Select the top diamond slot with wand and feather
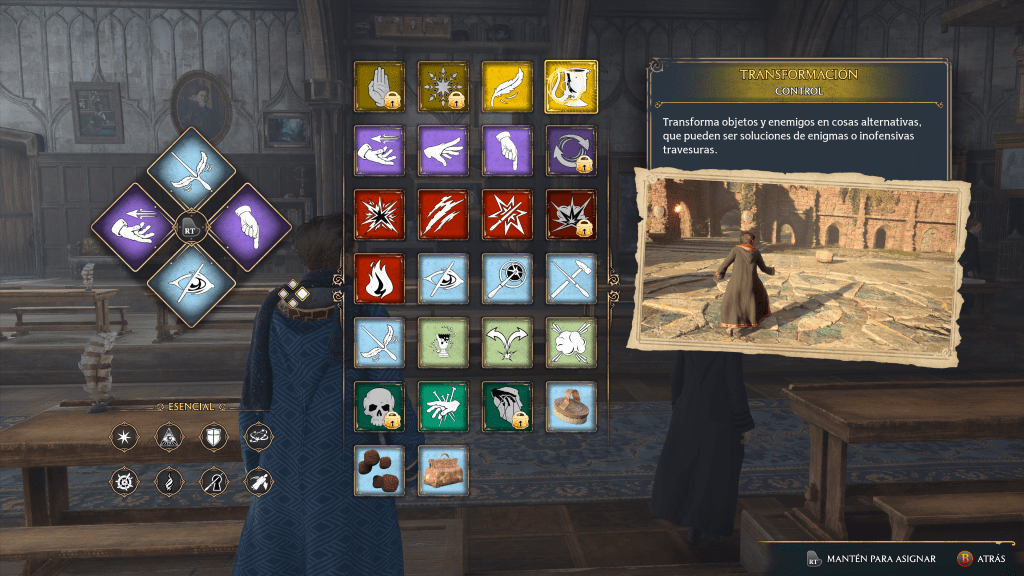 pyautogui.click(x=191, y=169)
